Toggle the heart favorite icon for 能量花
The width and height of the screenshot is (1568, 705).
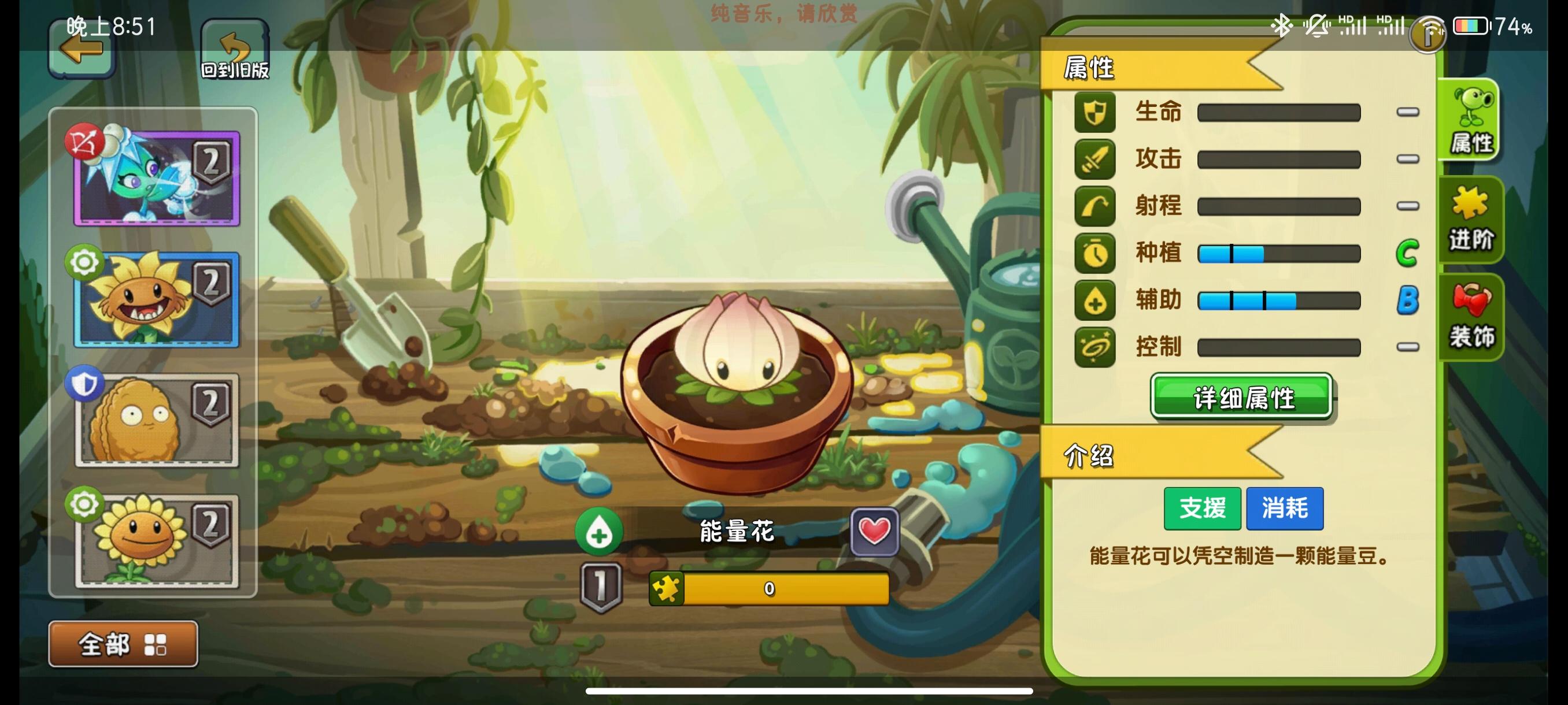point(875,530)
